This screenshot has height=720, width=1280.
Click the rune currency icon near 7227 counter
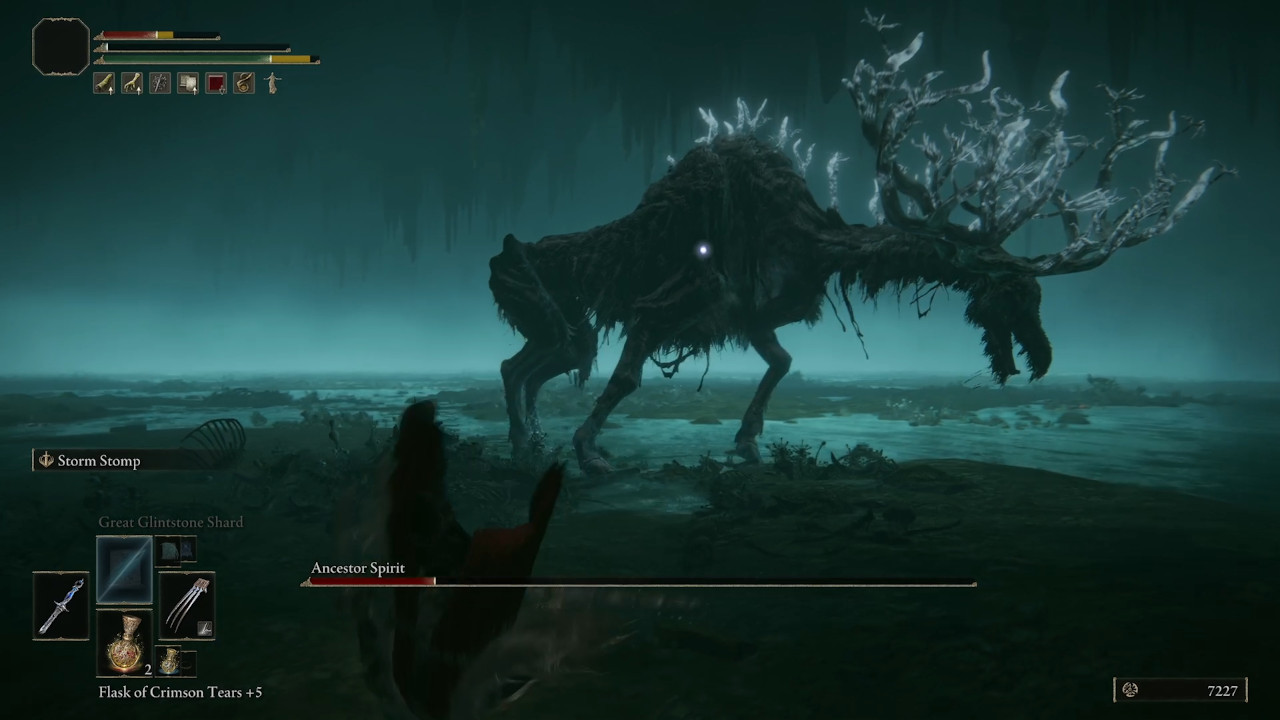[x=1130, y=690]
